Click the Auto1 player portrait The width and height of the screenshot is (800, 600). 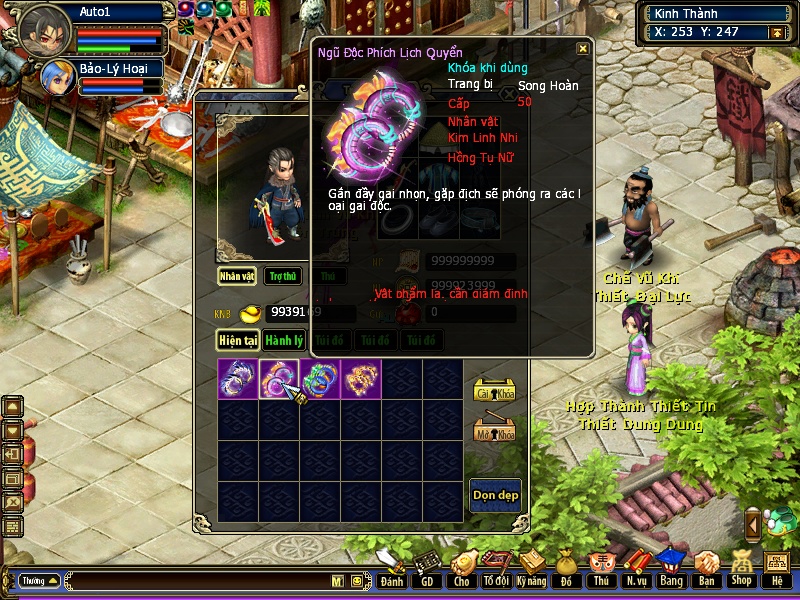[x=44, y=29]
